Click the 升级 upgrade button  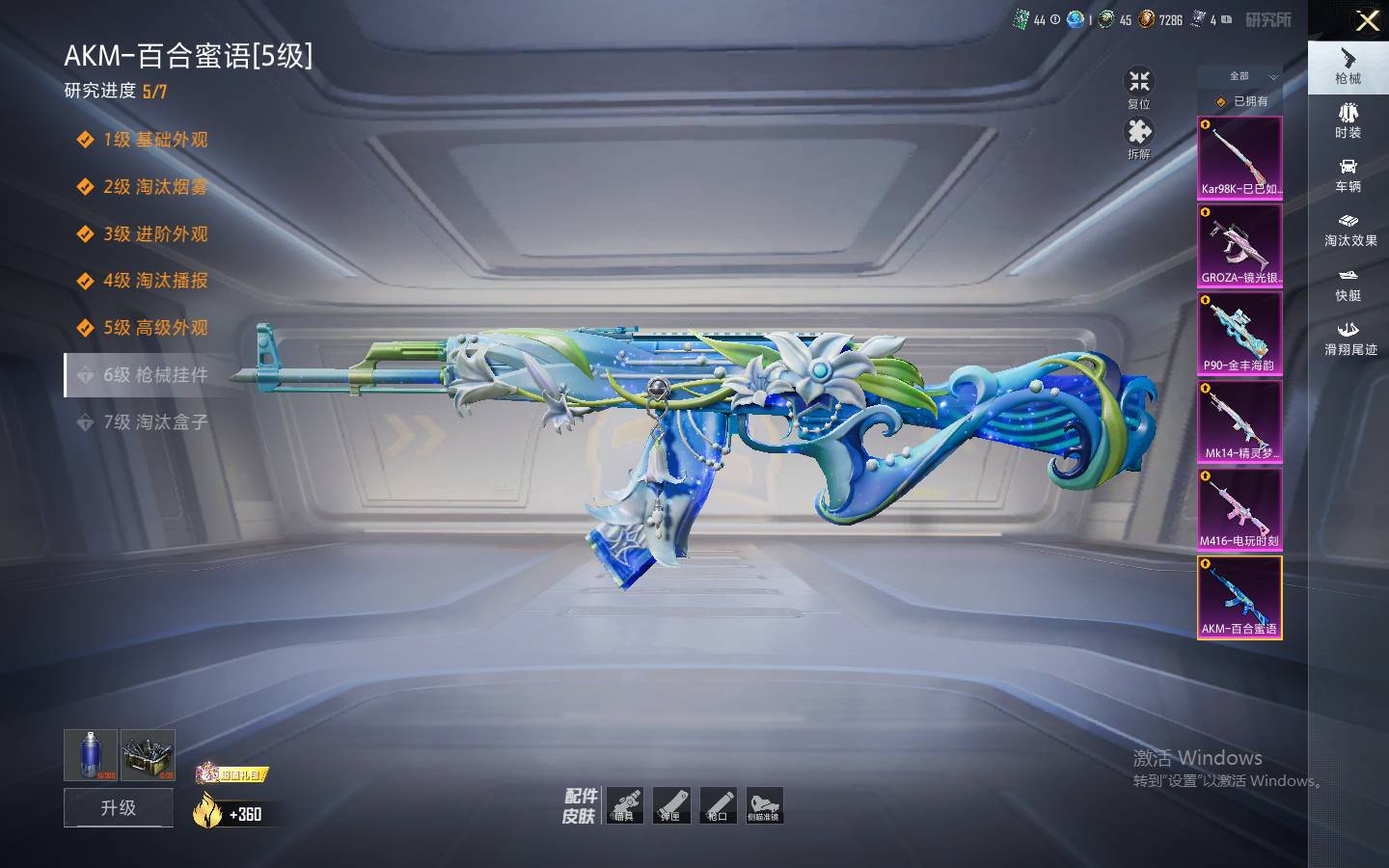point(119,808)
